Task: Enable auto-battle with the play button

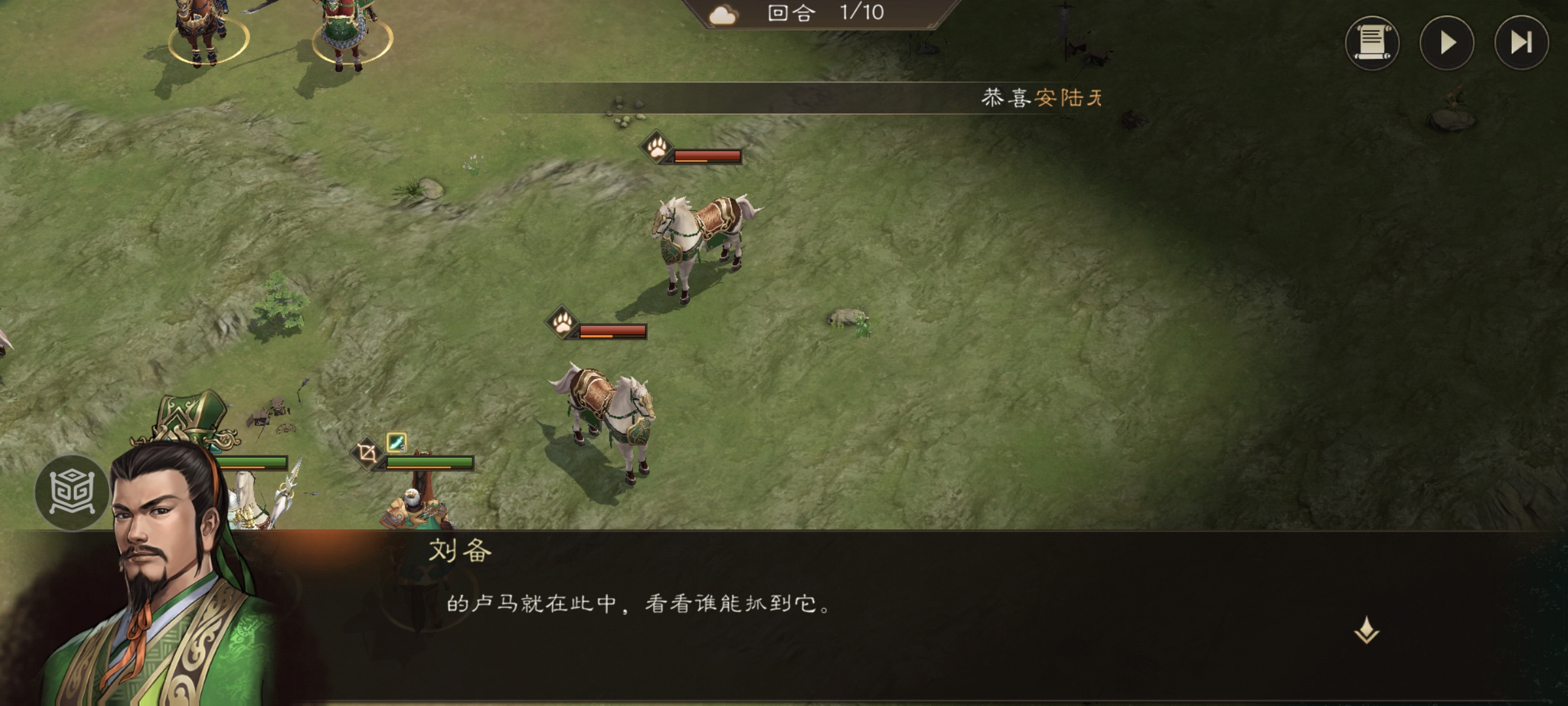Action: point(1448,42)
